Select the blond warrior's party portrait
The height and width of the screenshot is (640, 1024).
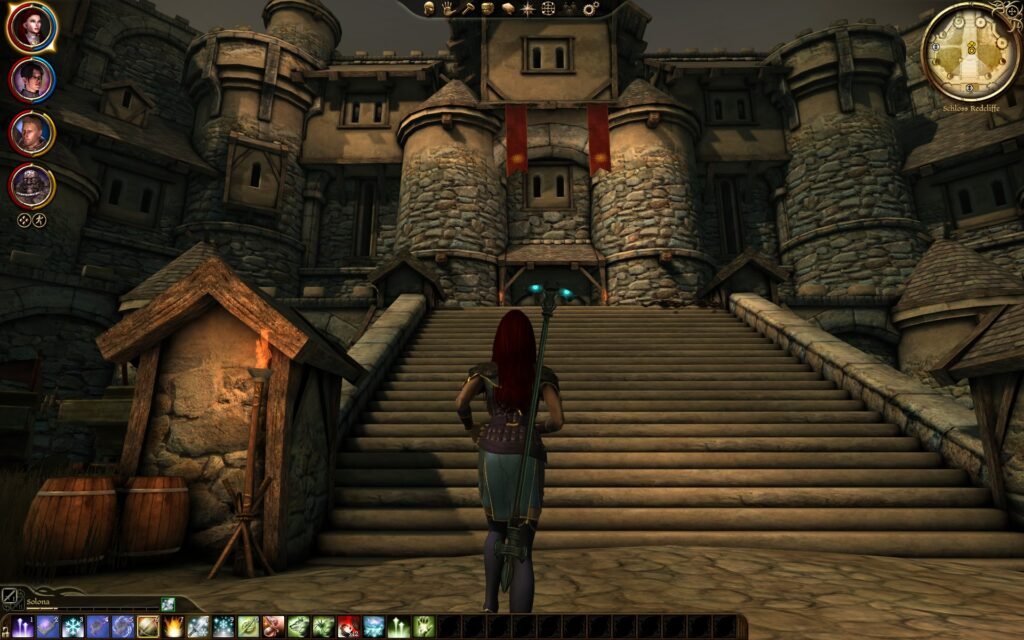click(32, 133)
